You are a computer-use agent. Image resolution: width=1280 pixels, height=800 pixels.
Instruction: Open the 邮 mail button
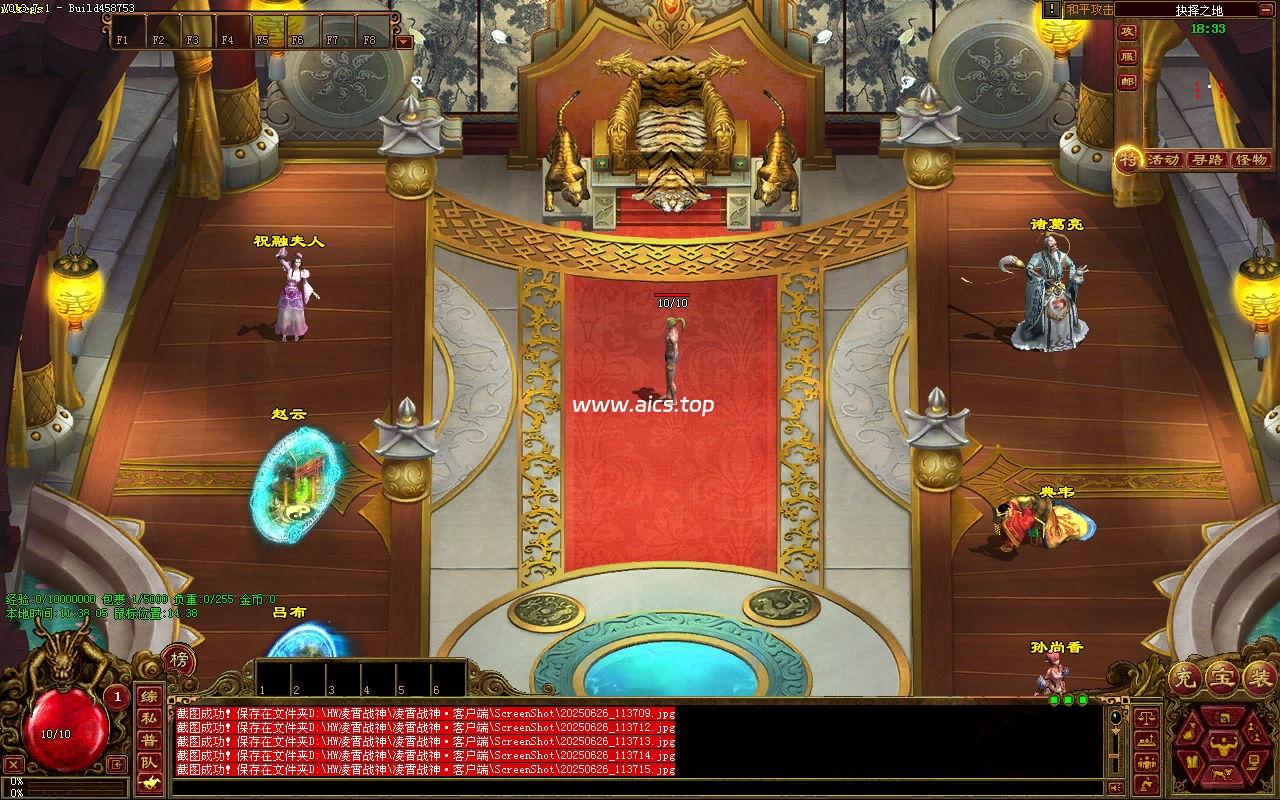click(x=1127, y=82)
